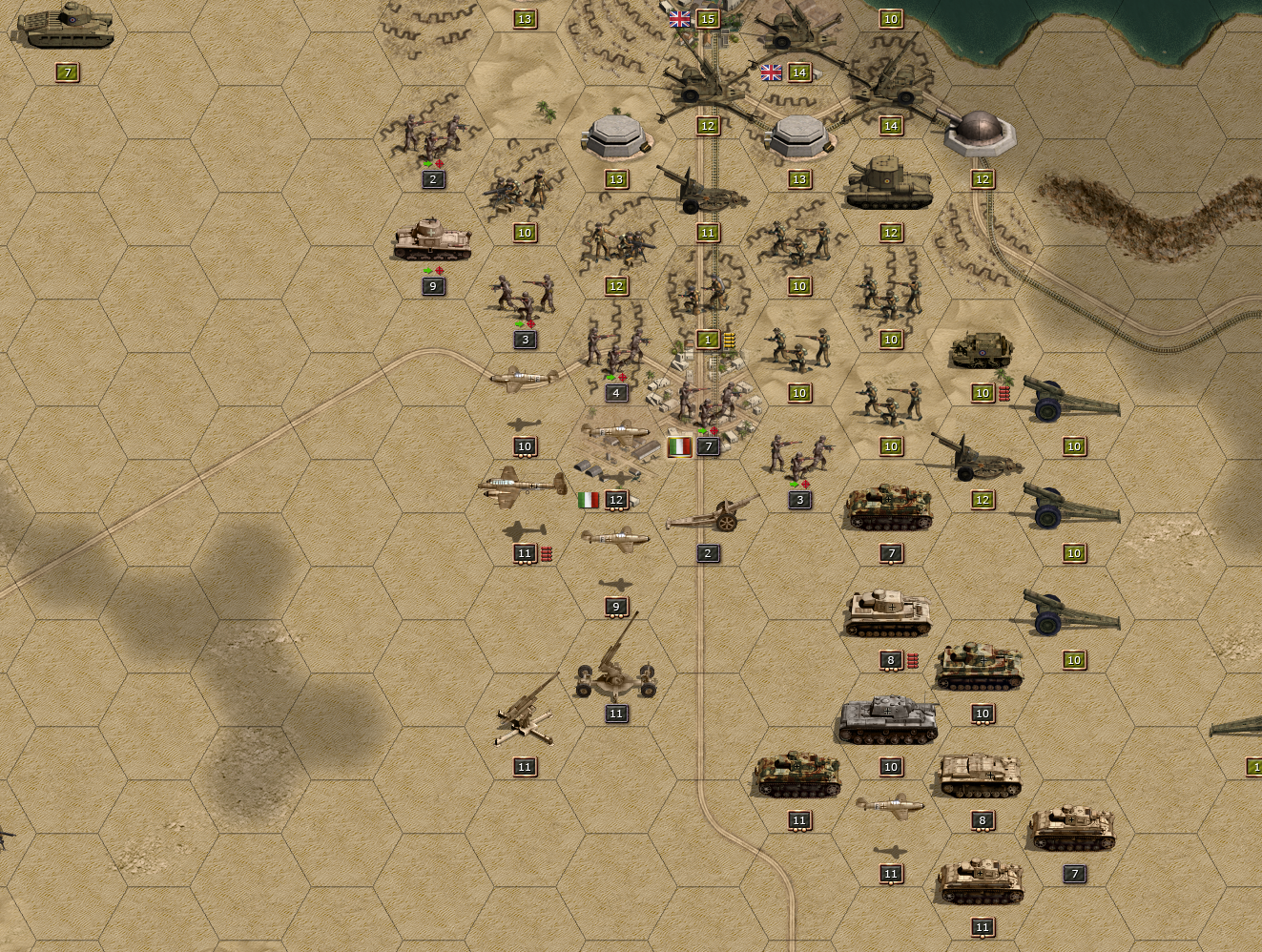Select the grey heavy tank
The height and width of the screenshot is (952, 1262).
[888, 721]
